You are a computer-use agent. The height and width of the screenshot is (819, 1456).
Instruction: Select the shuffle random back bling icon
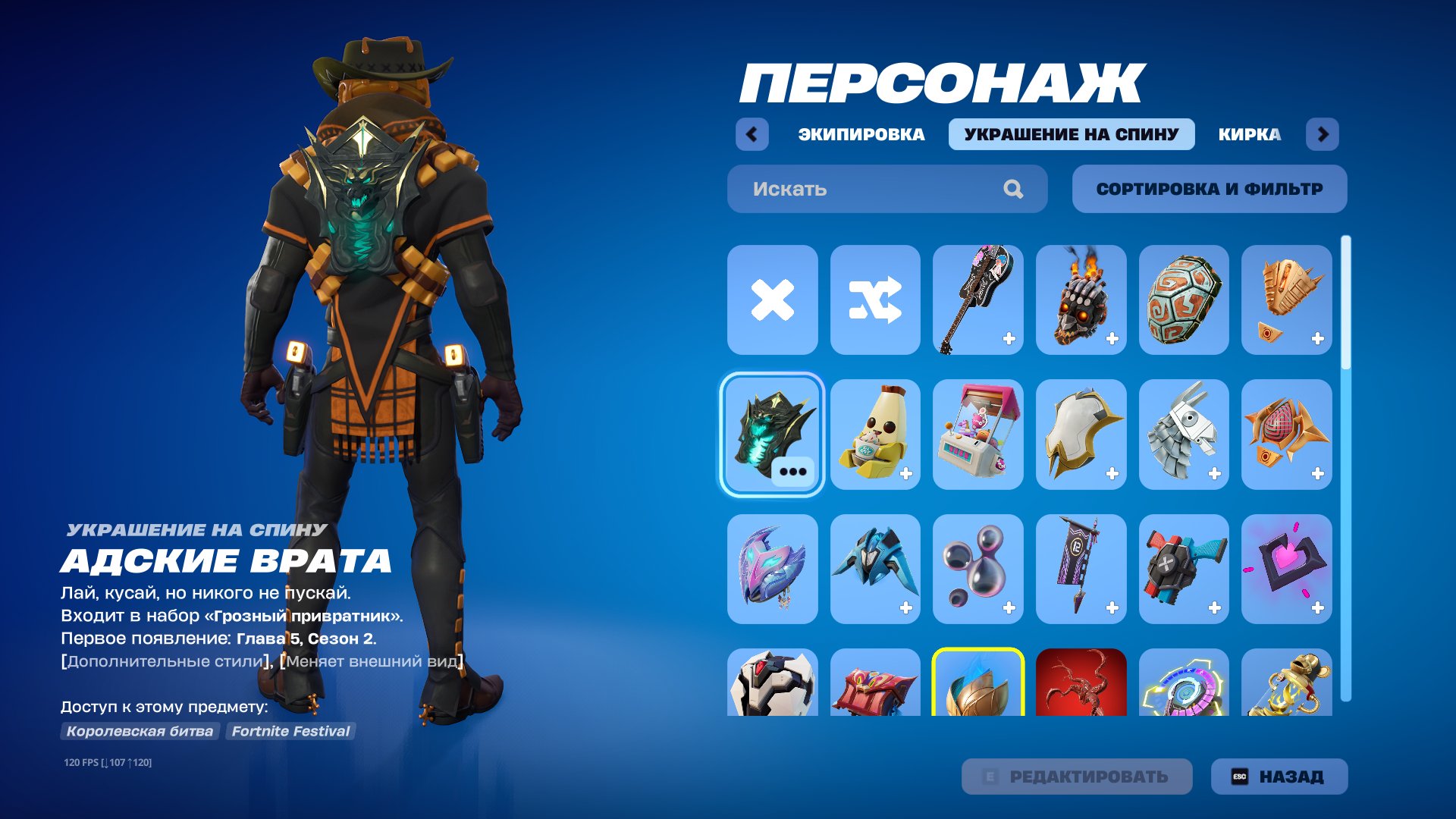point(875,300)
